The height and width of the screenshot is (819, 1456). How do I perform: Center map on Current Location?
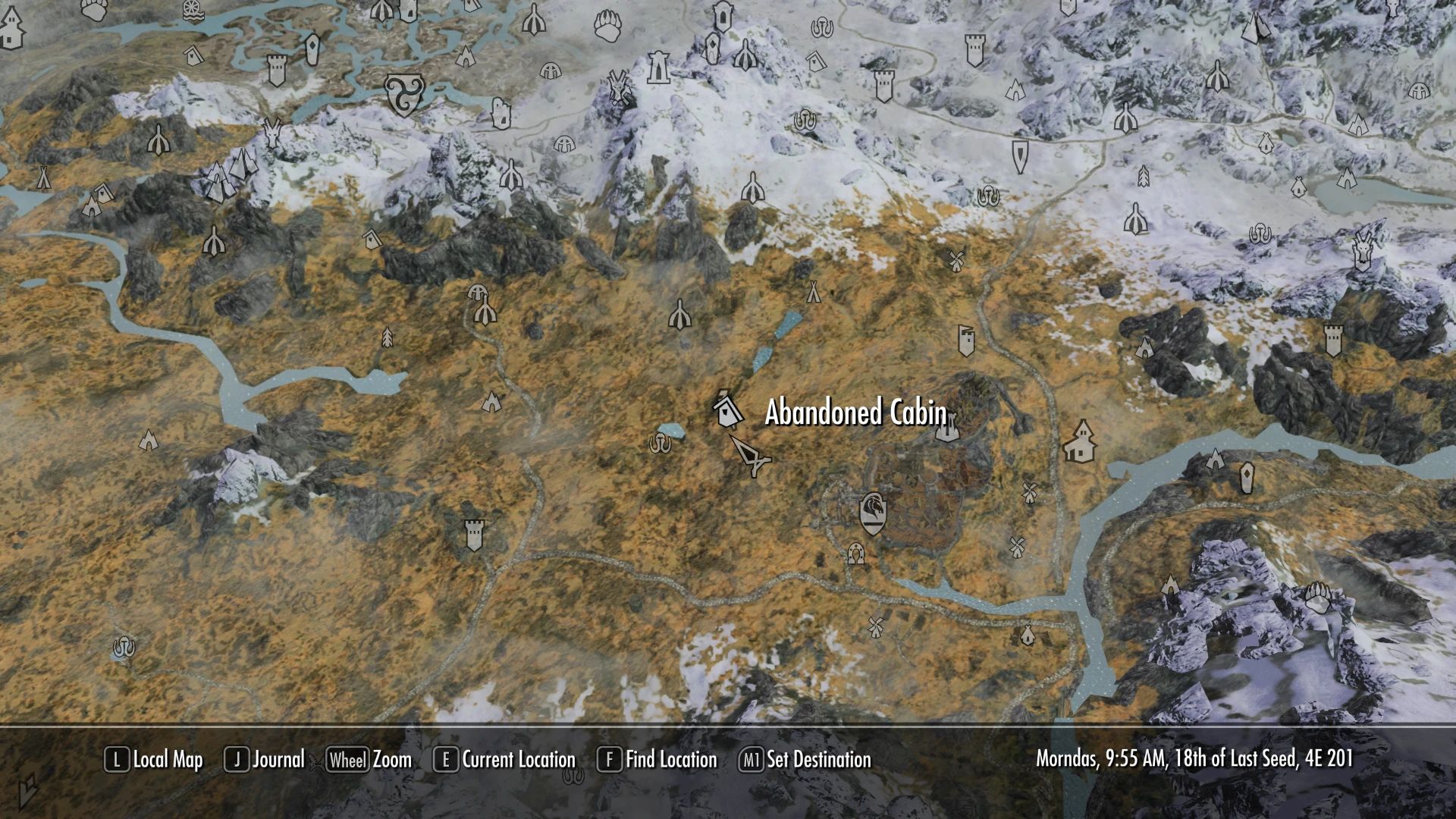pos(505,760)
